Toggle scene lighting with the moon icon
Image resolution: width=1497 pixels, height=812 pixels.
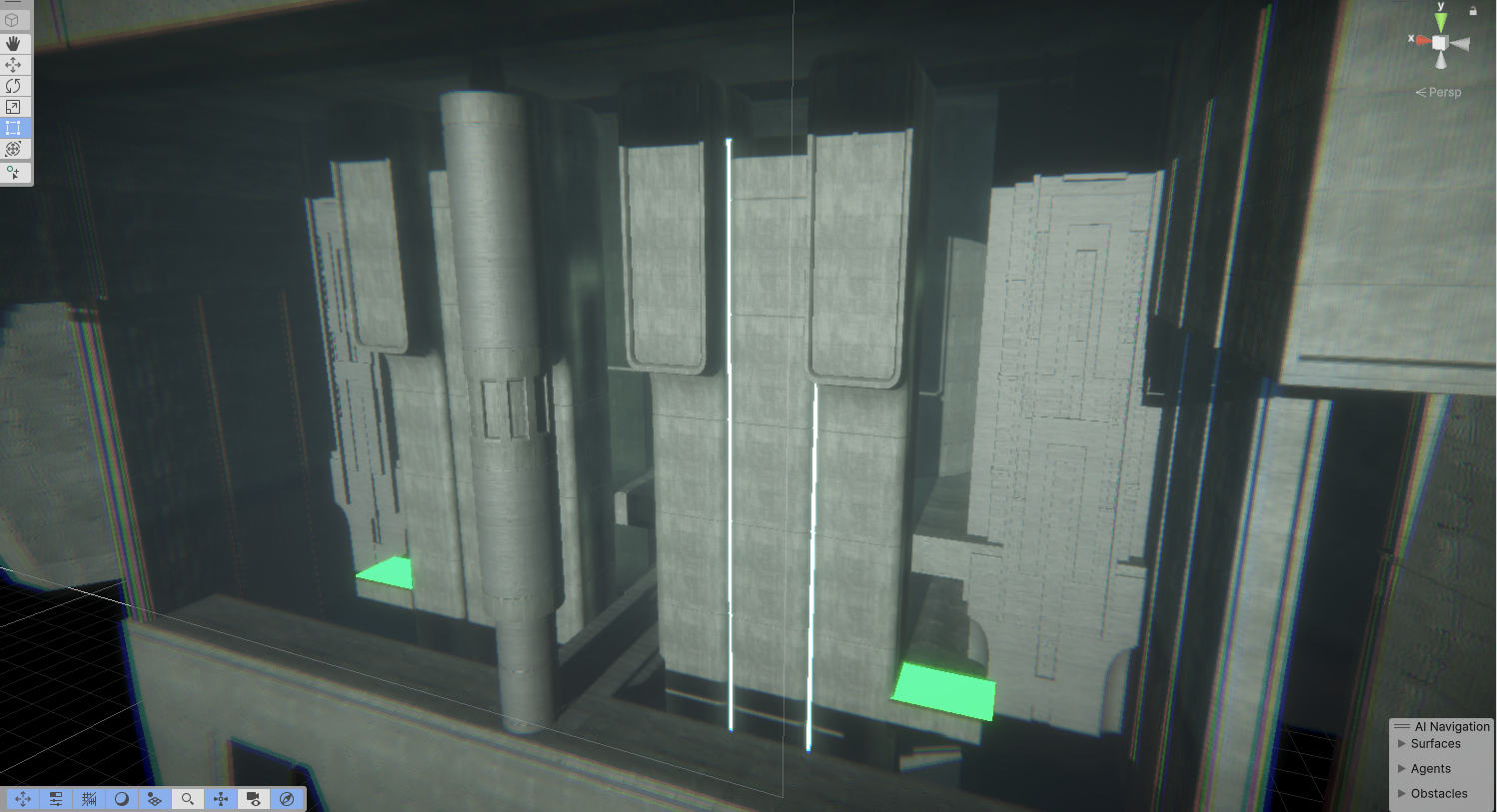pyautogui.click(x=121, y=798)
